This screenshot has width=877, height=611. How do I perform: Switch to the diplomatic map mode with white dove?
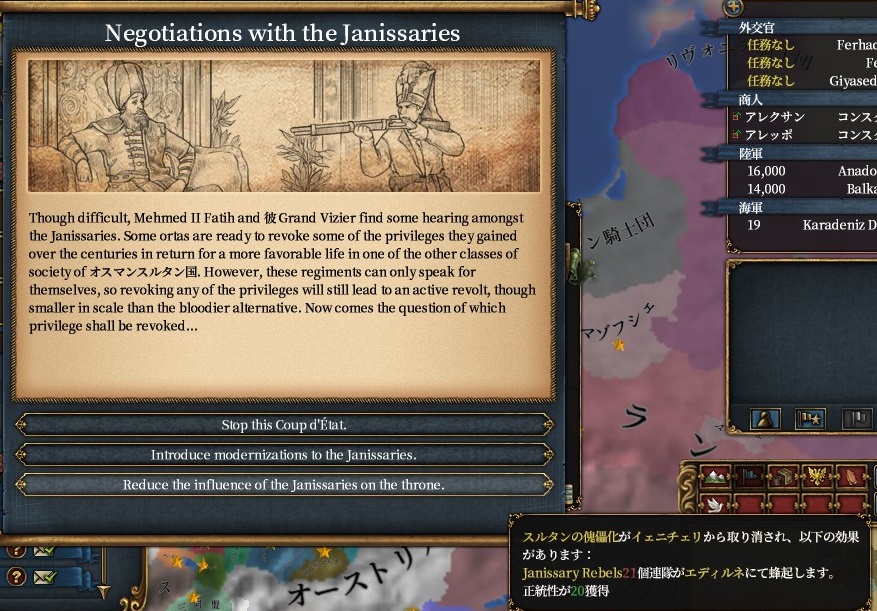714,503
